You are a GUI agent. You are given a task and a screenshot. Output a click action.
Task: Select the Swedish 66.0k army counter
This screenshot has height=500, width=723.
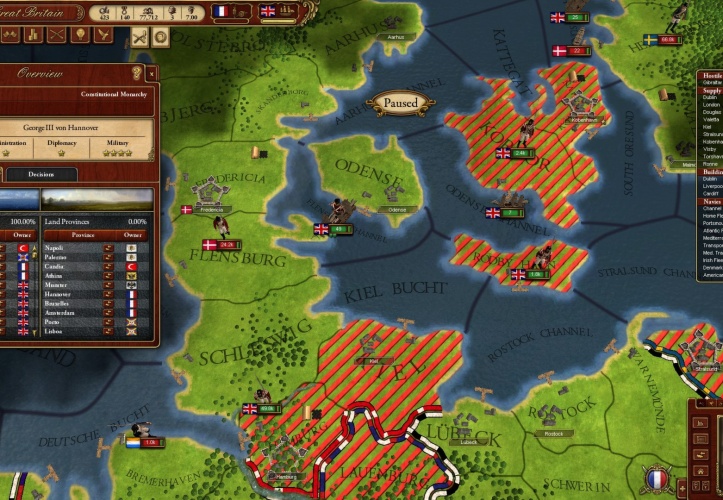(x=666, y=40)
